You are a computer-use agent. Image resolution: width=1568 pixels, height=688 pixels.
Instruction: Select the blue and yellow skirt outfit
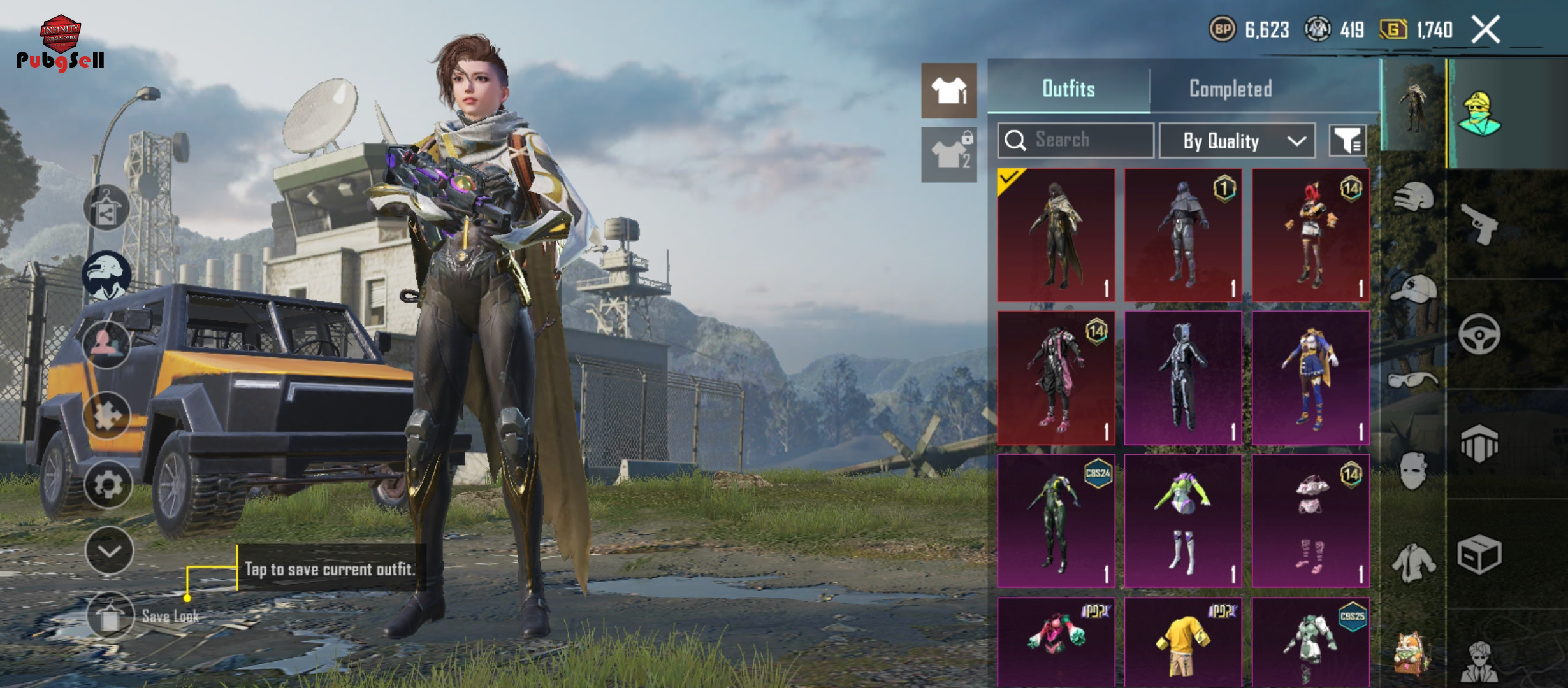click(x=1310, y=378)
